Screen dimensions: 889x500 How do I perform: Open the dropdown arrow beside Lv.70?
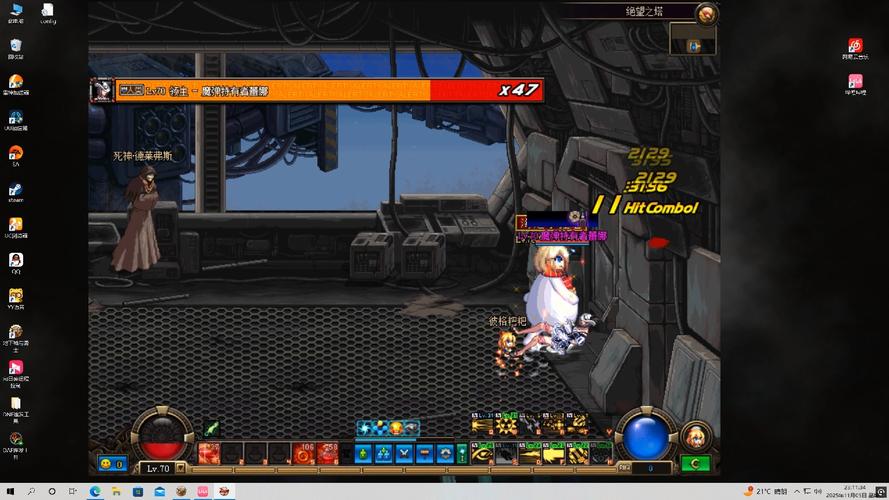181,467
